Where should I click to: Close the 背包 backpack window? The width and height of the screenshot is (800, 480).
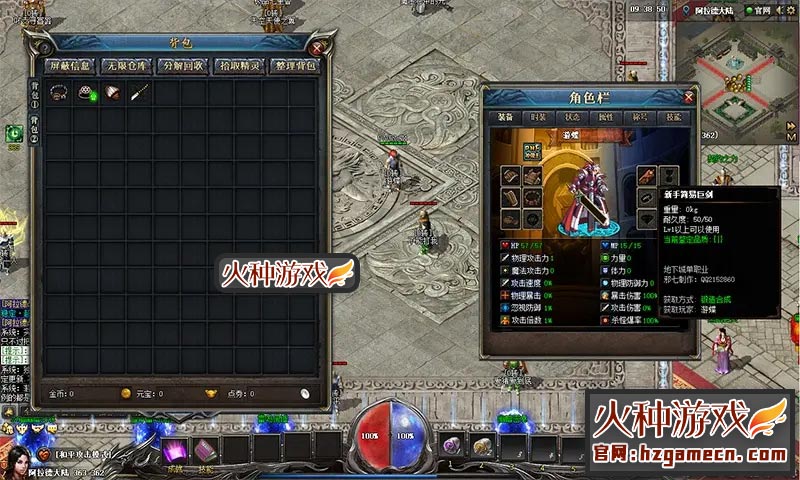click(317, 47)
